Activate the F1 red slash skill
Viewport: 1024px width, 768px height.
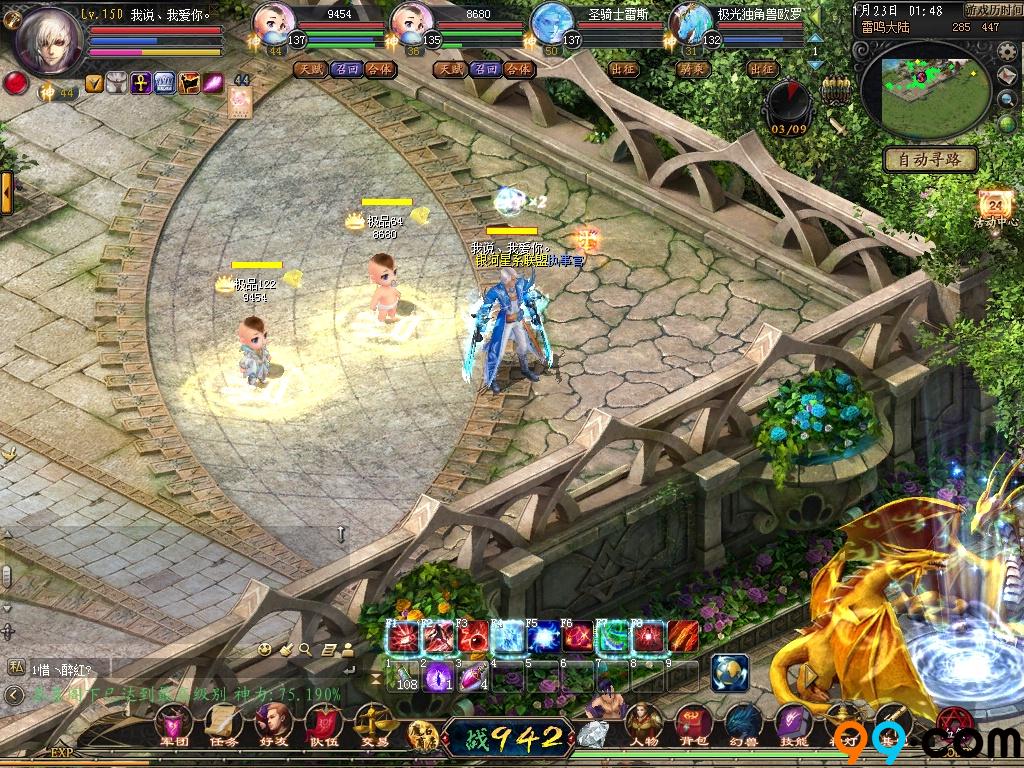point(403,637)
